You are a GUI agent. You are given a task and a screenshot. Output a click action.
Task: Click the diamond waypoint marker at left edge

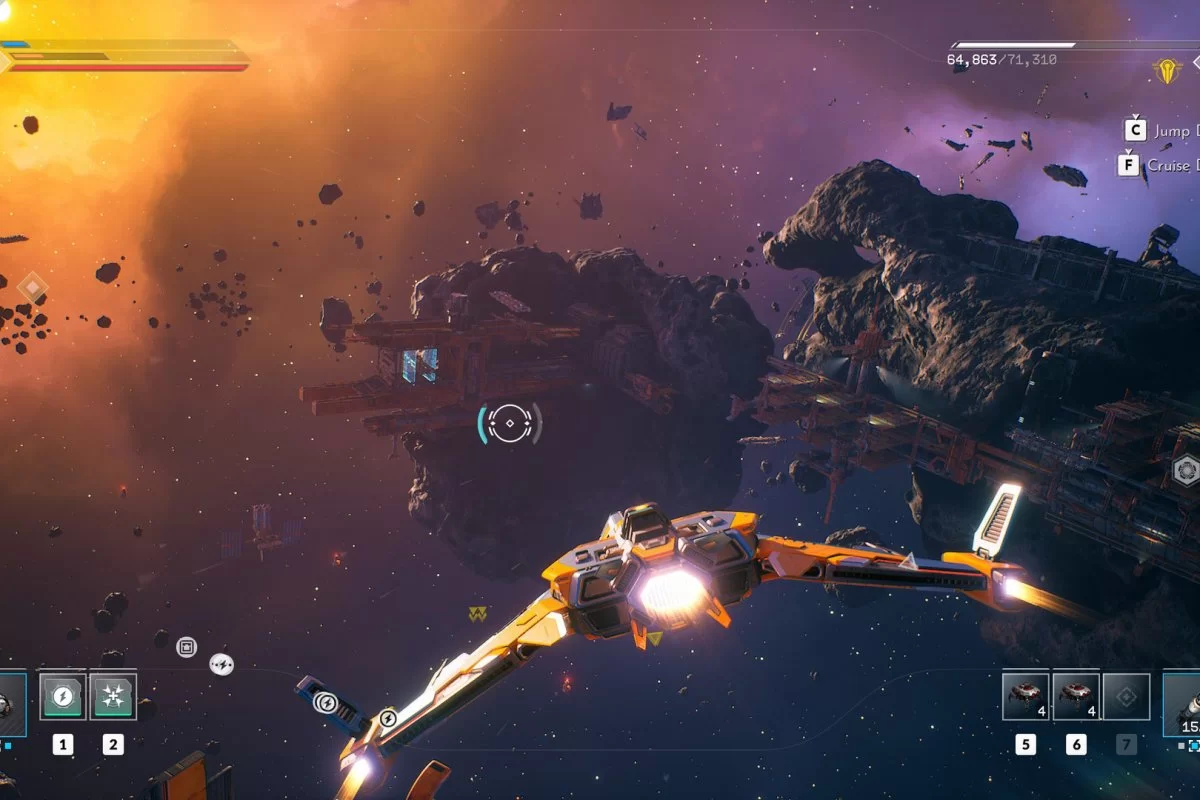[33, 289]
